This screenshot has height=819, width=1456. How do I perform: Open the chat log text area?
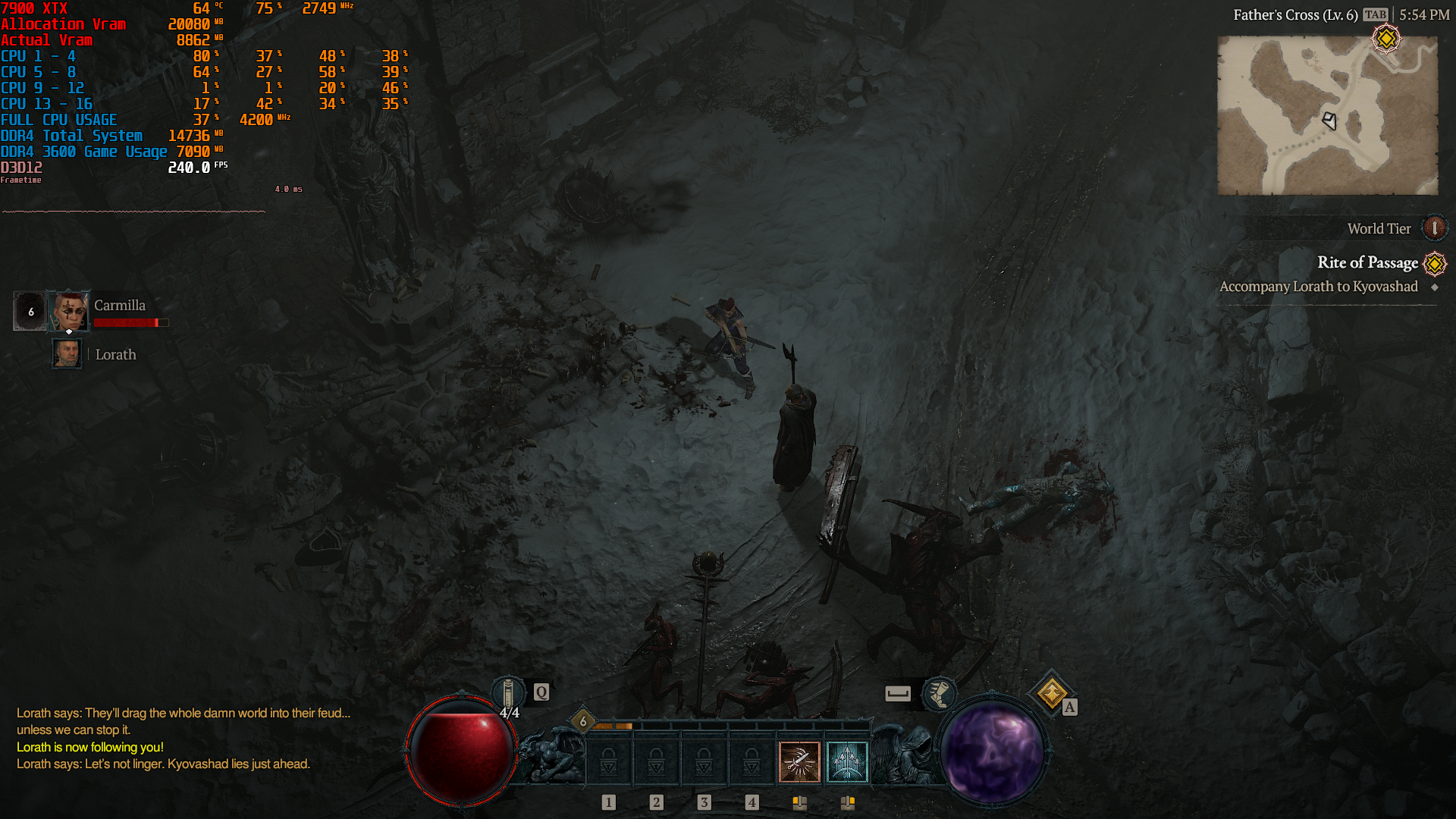coord(182,739)
